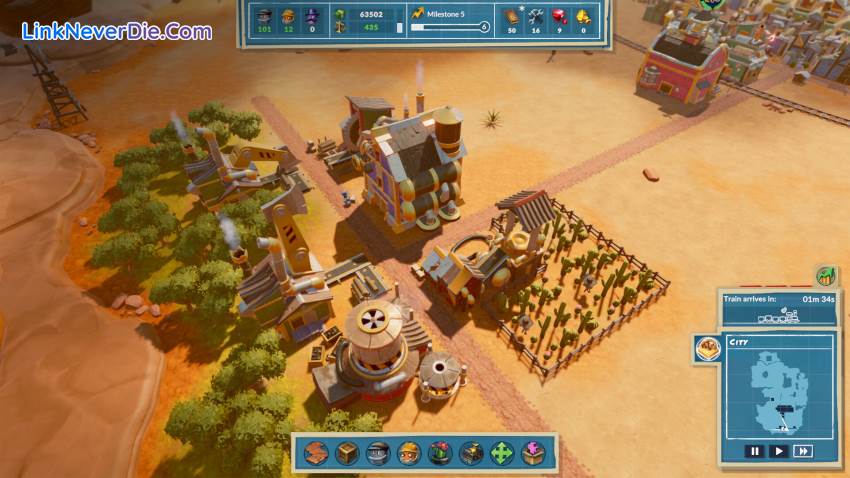Open the Train arrives in panel
Image resolution: width=850 pixels, height=478 pixels.
click(780, 308)
